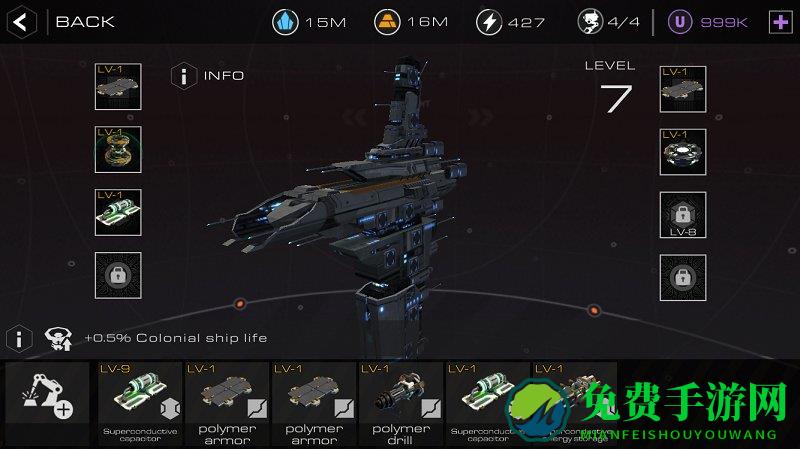Open the ship INFO panel
This screenshot has width=800, height=449.
pyautogui.click(x=184, y=75)
